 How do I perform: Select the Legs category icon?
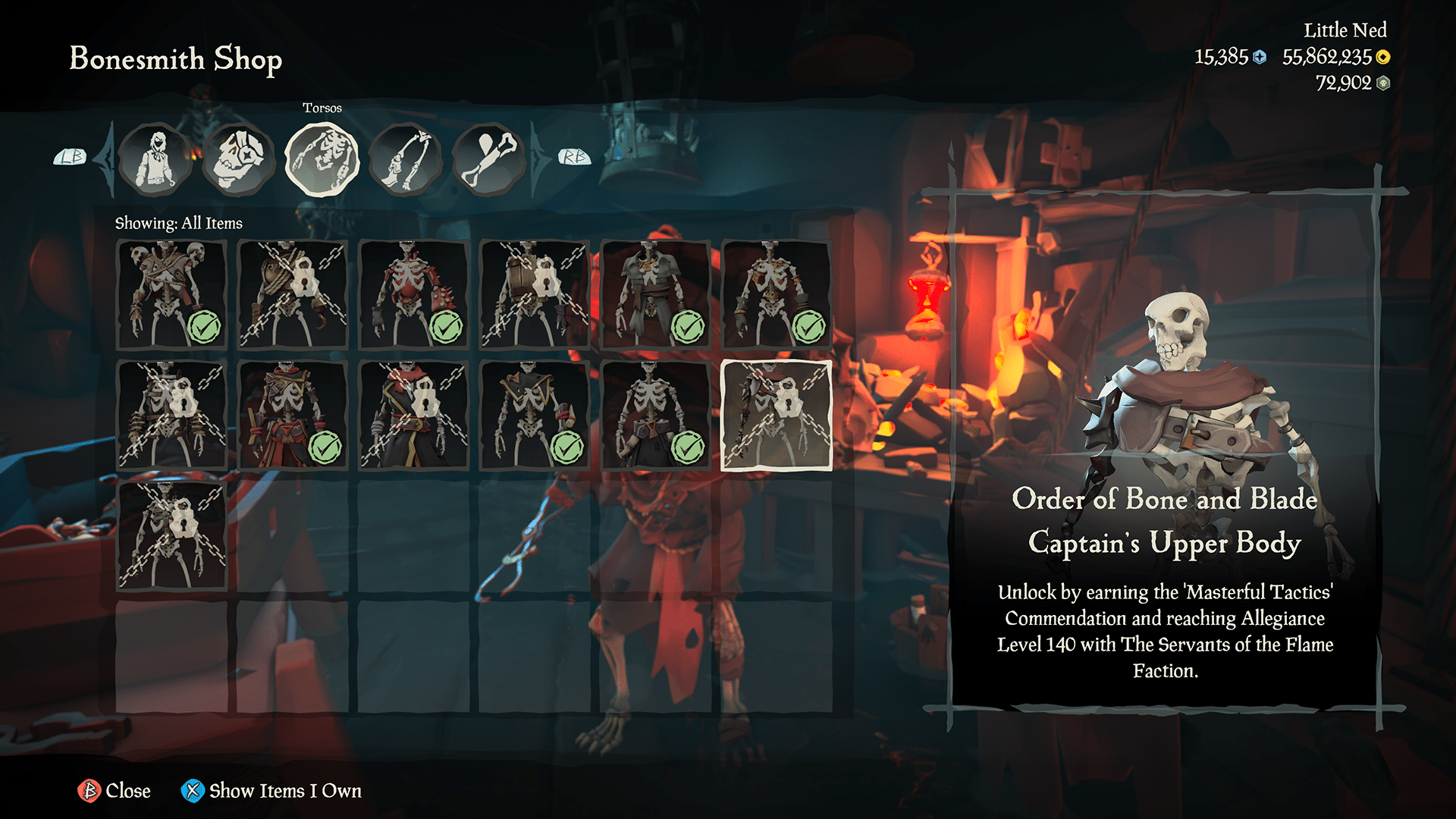point(489,157)
